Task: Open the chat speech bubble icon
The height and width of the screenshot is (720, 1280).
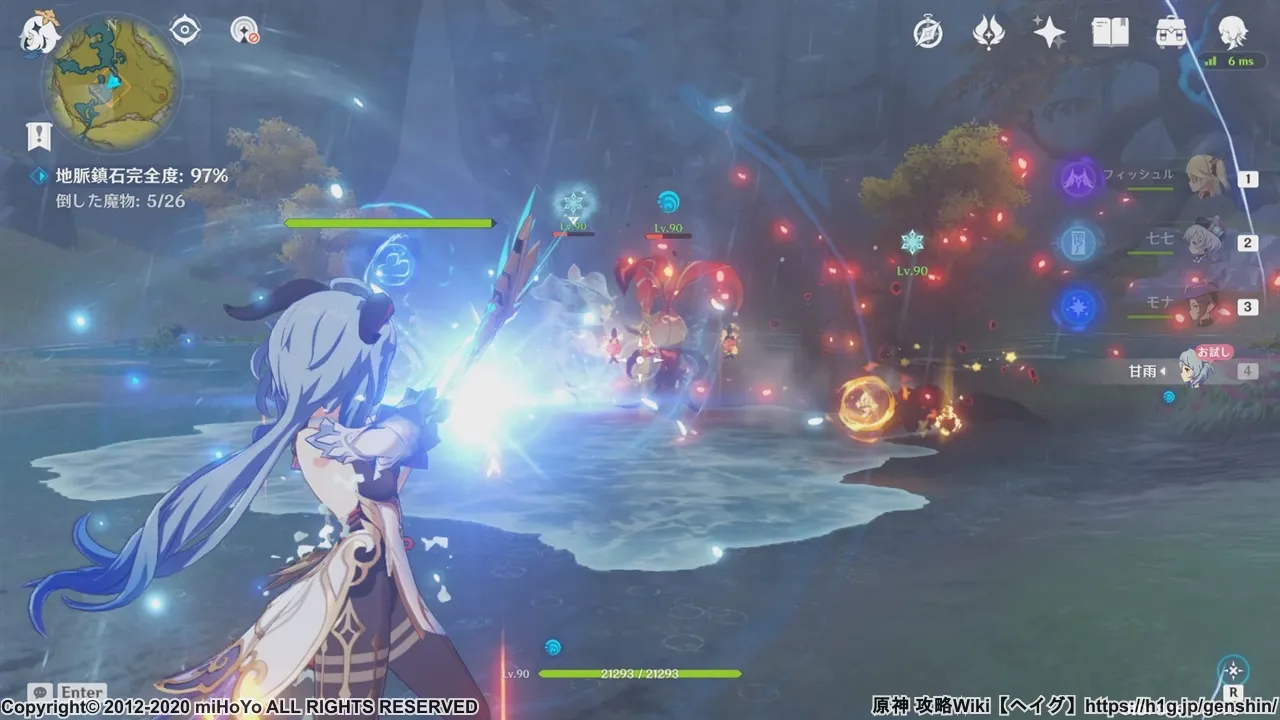Action: 40,692
